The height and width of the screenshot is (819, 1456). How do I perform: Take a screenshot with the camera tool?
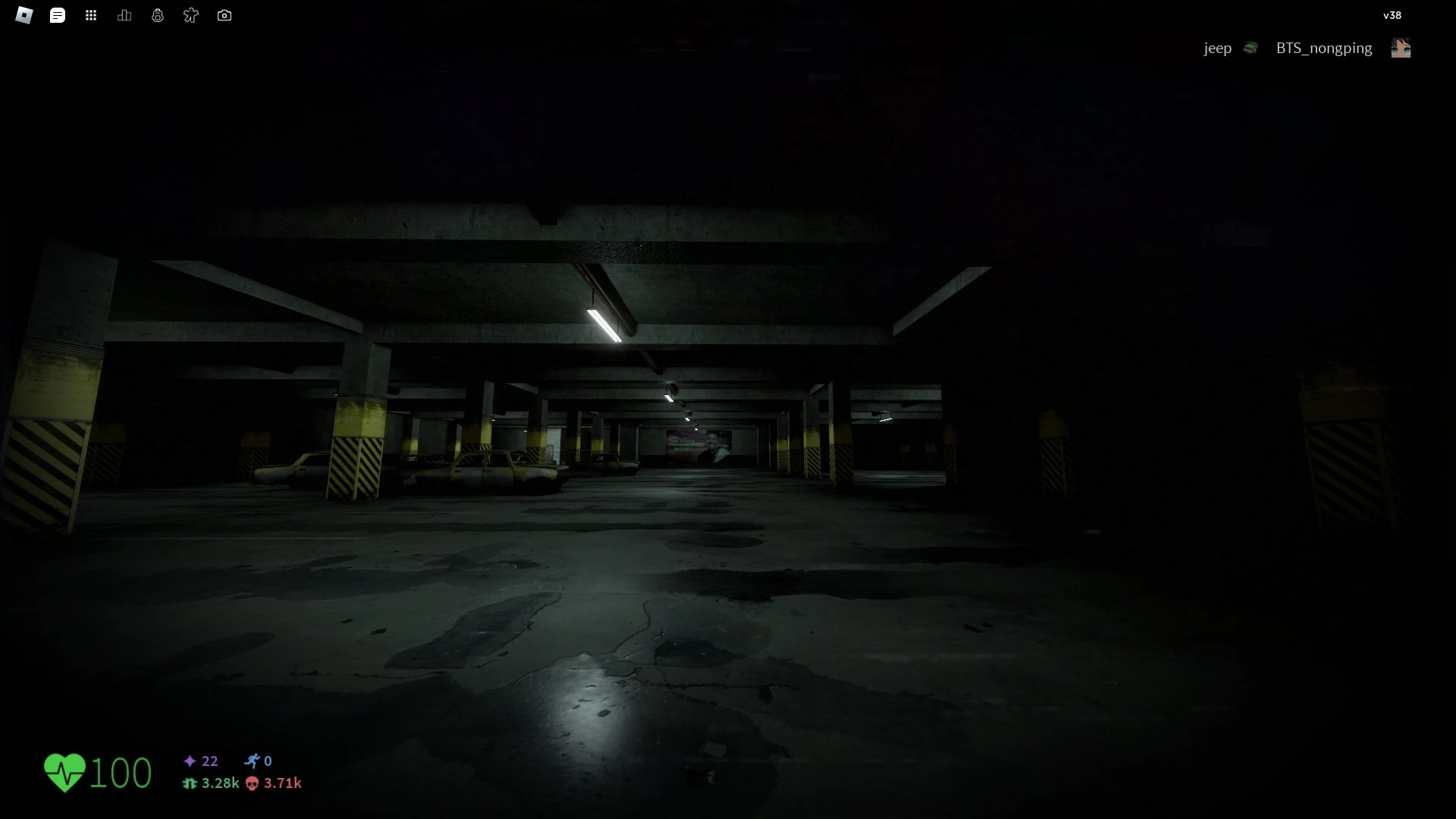click(x=224, y=14)
